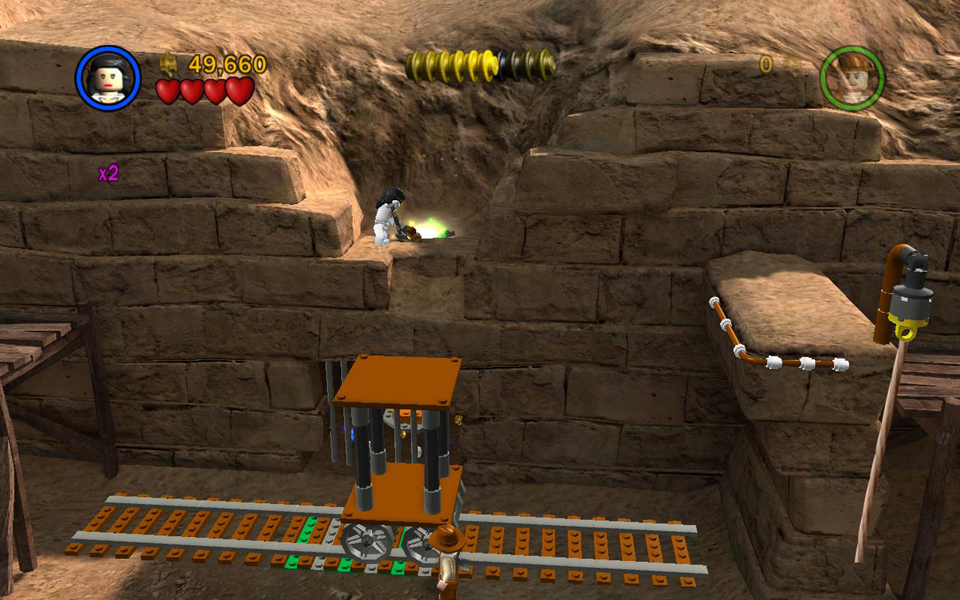Screen dimensions: 960x600
Task: Select player one's character portrait
Action: tap(108, 78)
